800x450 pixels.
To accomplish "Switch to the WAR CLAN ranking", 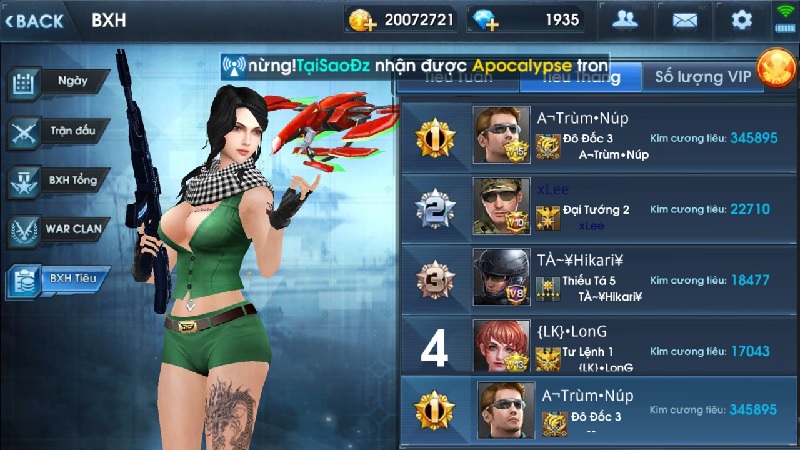I will click(56, 230).
